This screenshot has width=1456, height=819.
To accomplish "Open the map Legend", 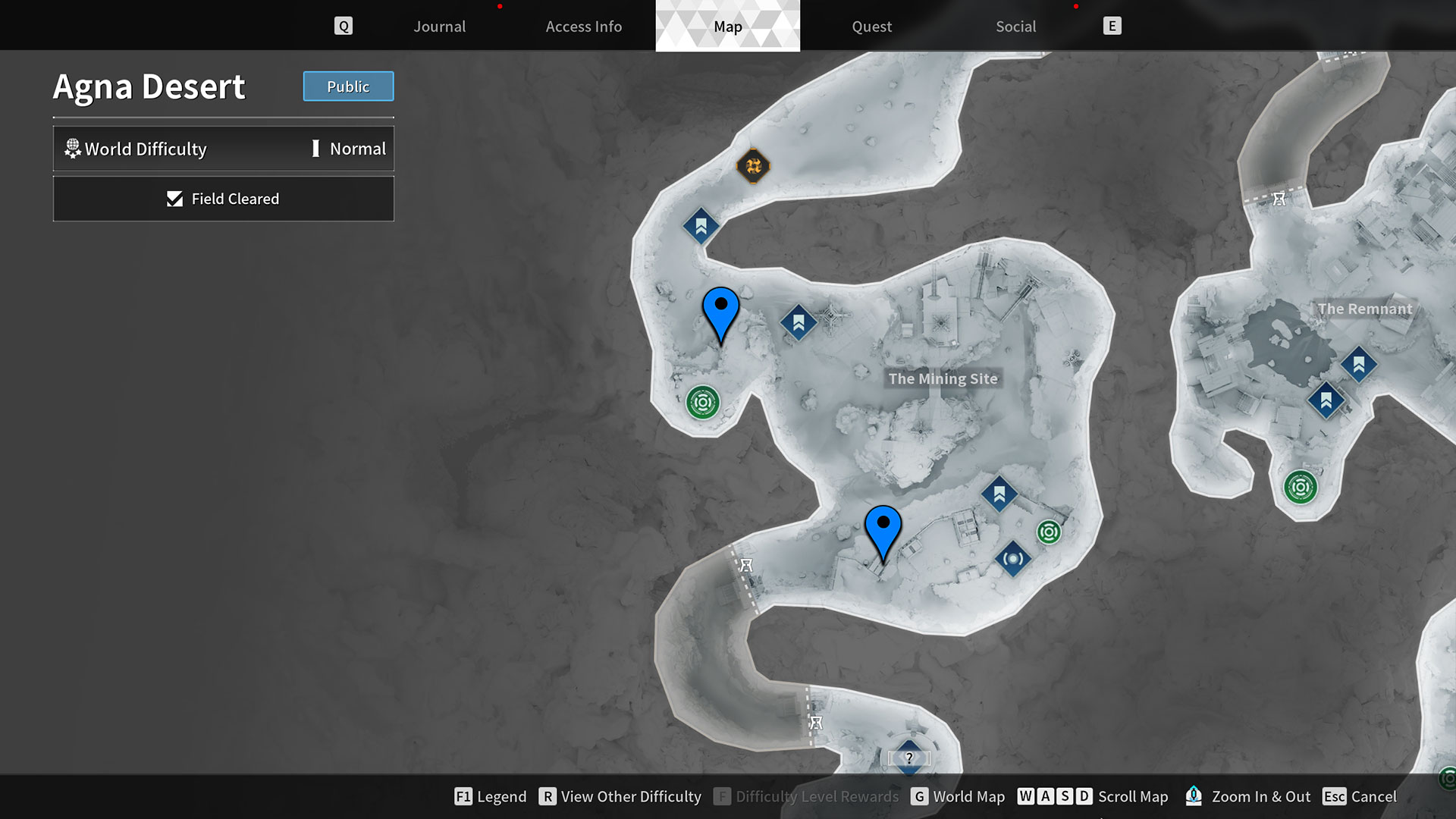I will pyautogui.click(x=501, y=796).
